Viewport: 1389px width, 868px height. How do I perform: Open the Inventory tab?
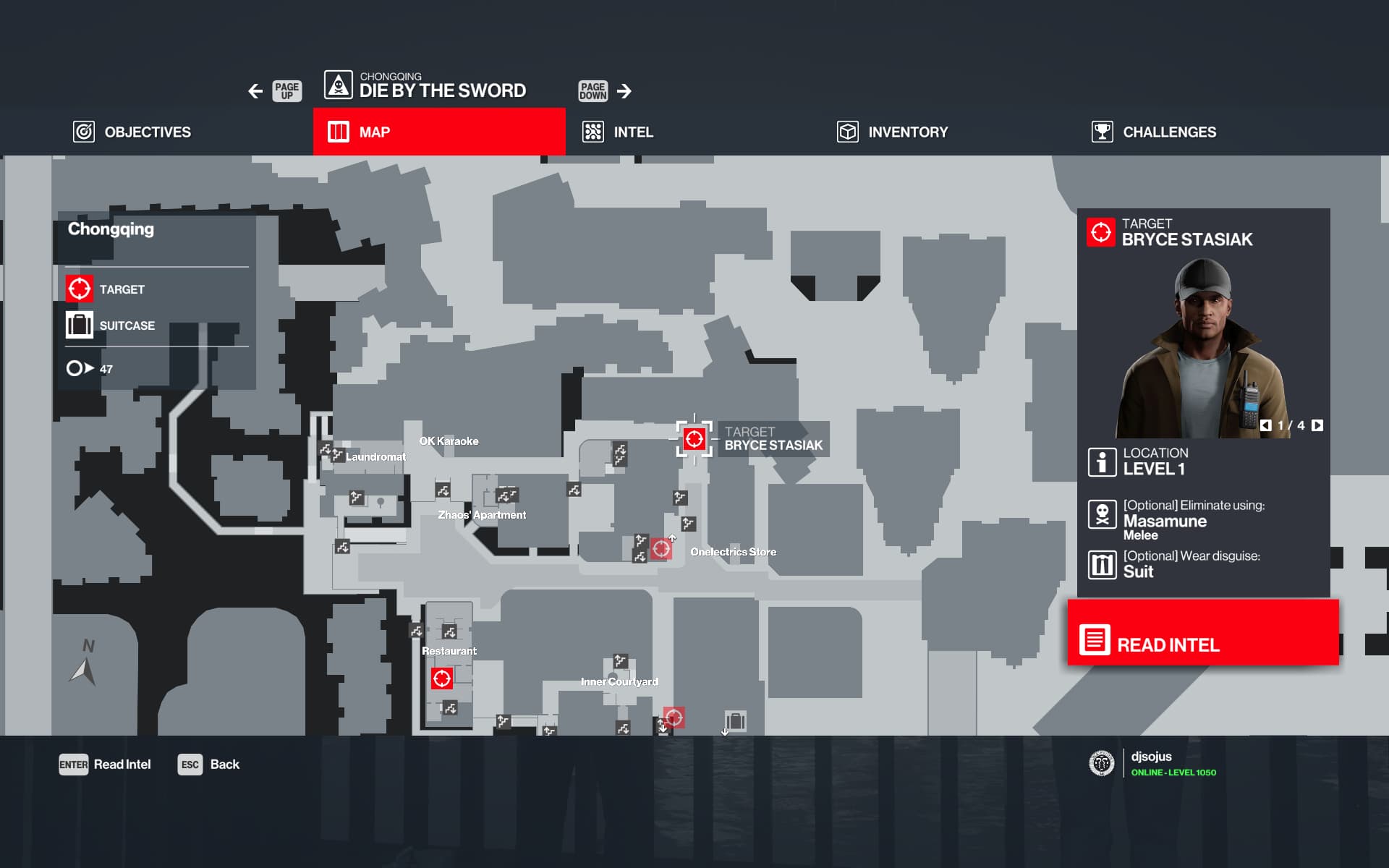click(893, 132)
